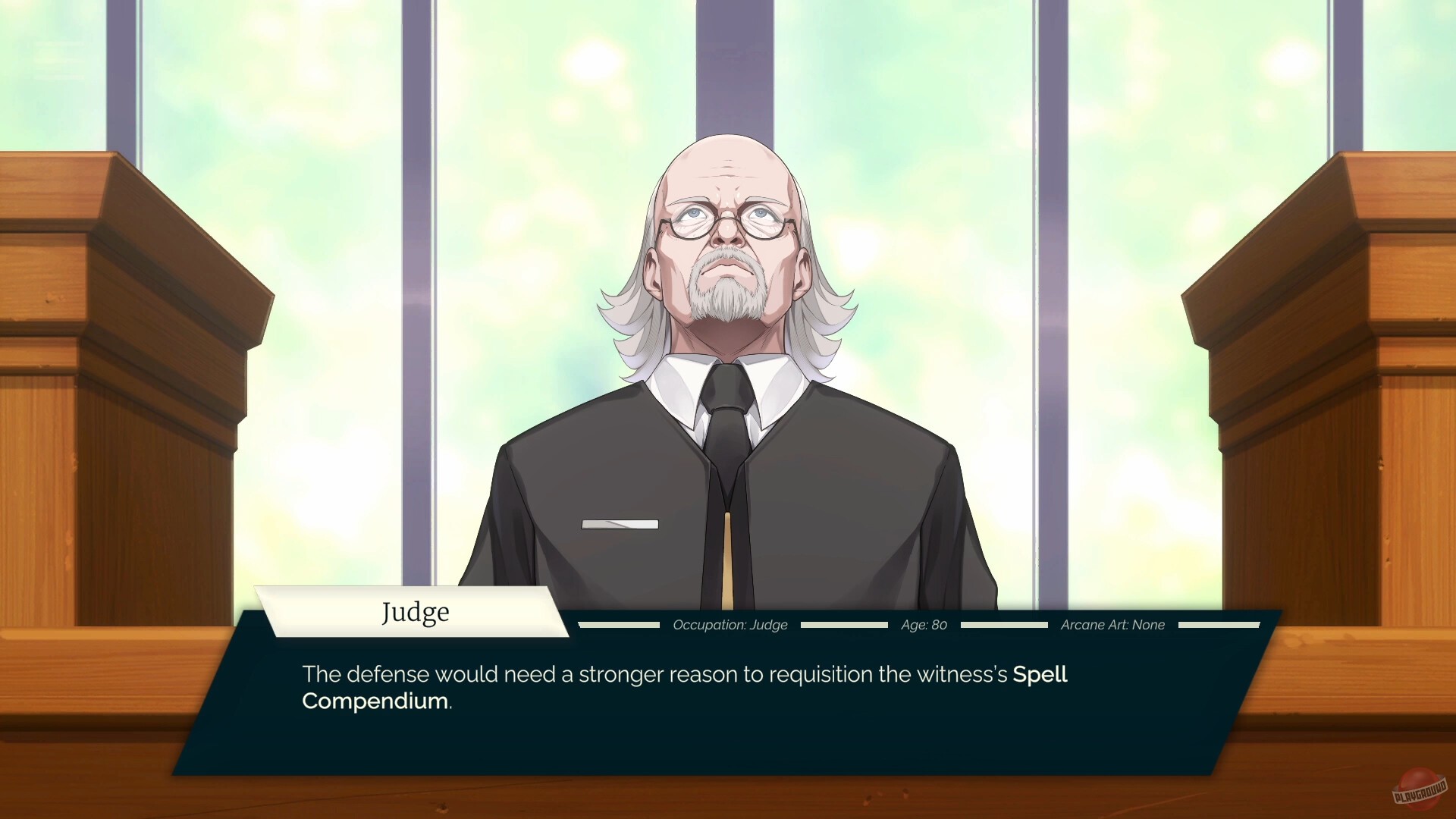Click the divider bar after Occupation: Judge
Viewport: 1456px width, 819px height.
point(844,625)
